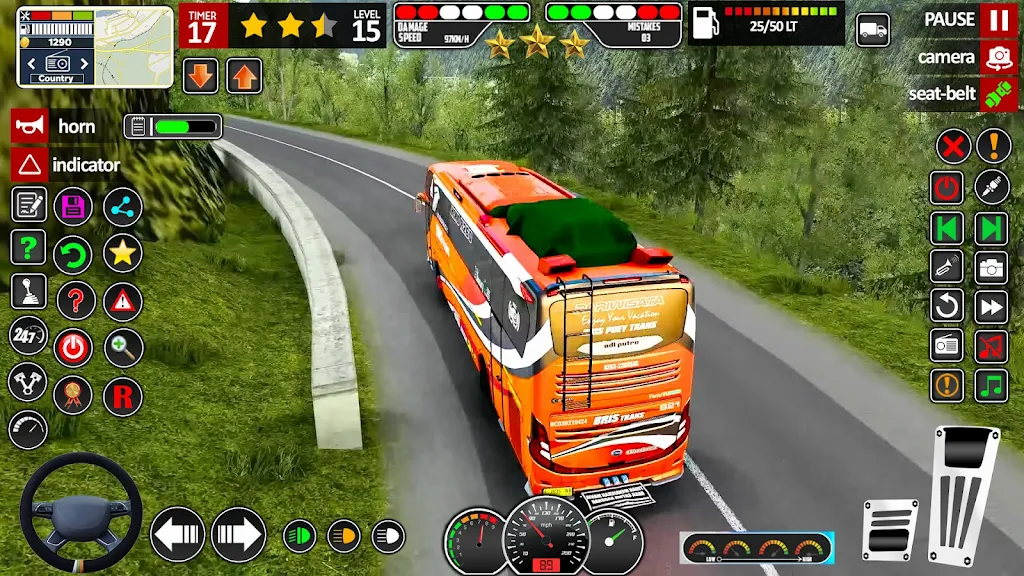1024x576 pixels.
Task: Tap the orange up arrow button
Action: pos(244,75)
